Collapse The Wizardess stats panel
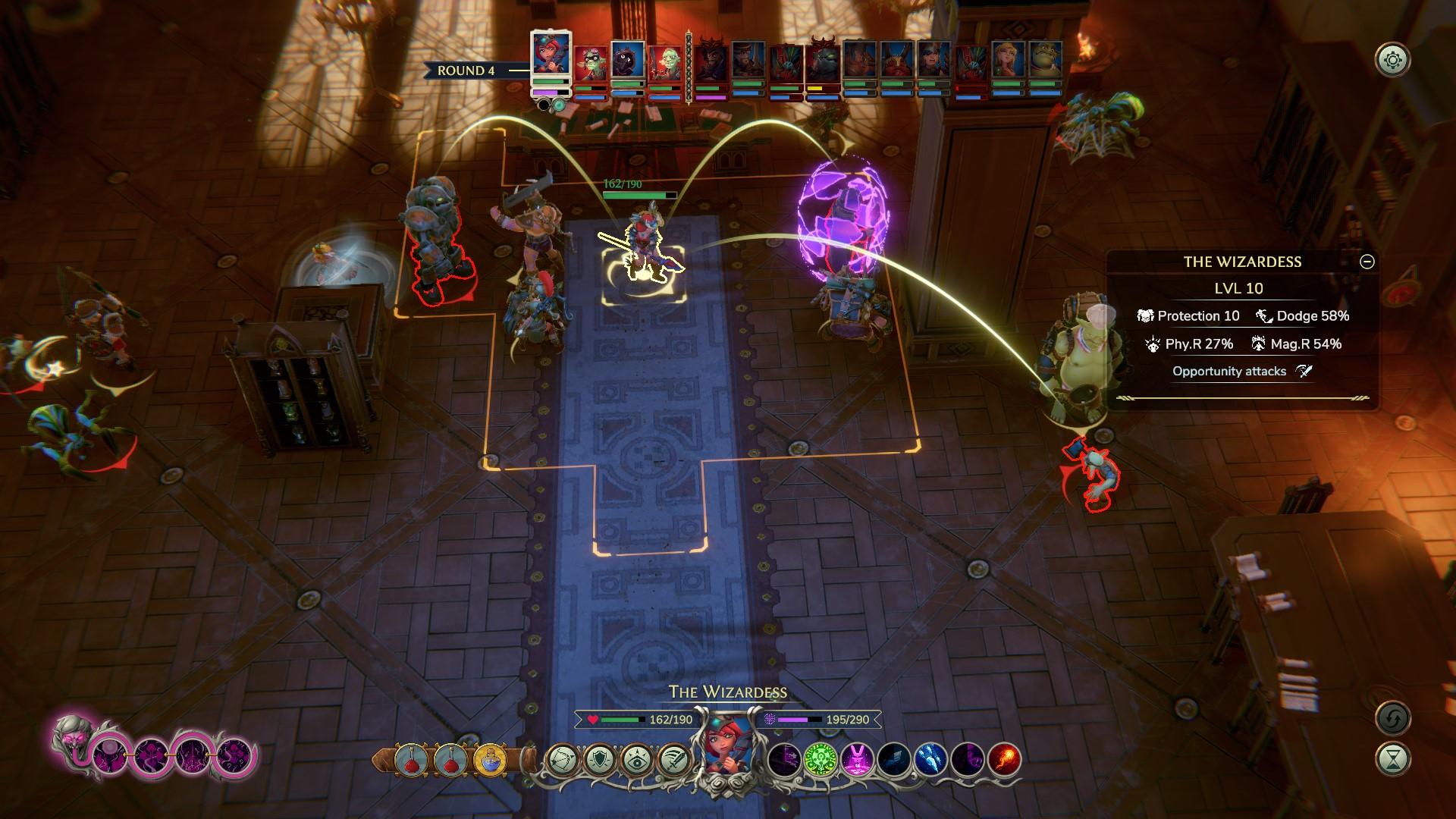 tap(1367, 262)
